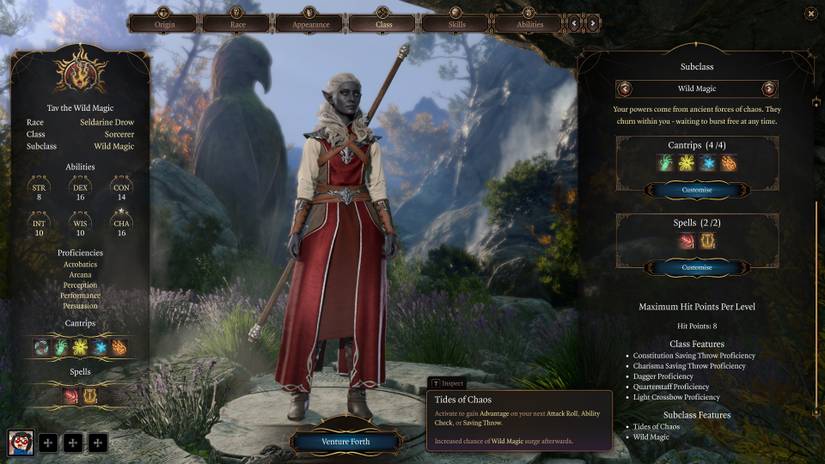The height and width of the screenshot is (464, 825).
Task: Inspect the Tides of Chaos subclass feature
Action: 656,427
